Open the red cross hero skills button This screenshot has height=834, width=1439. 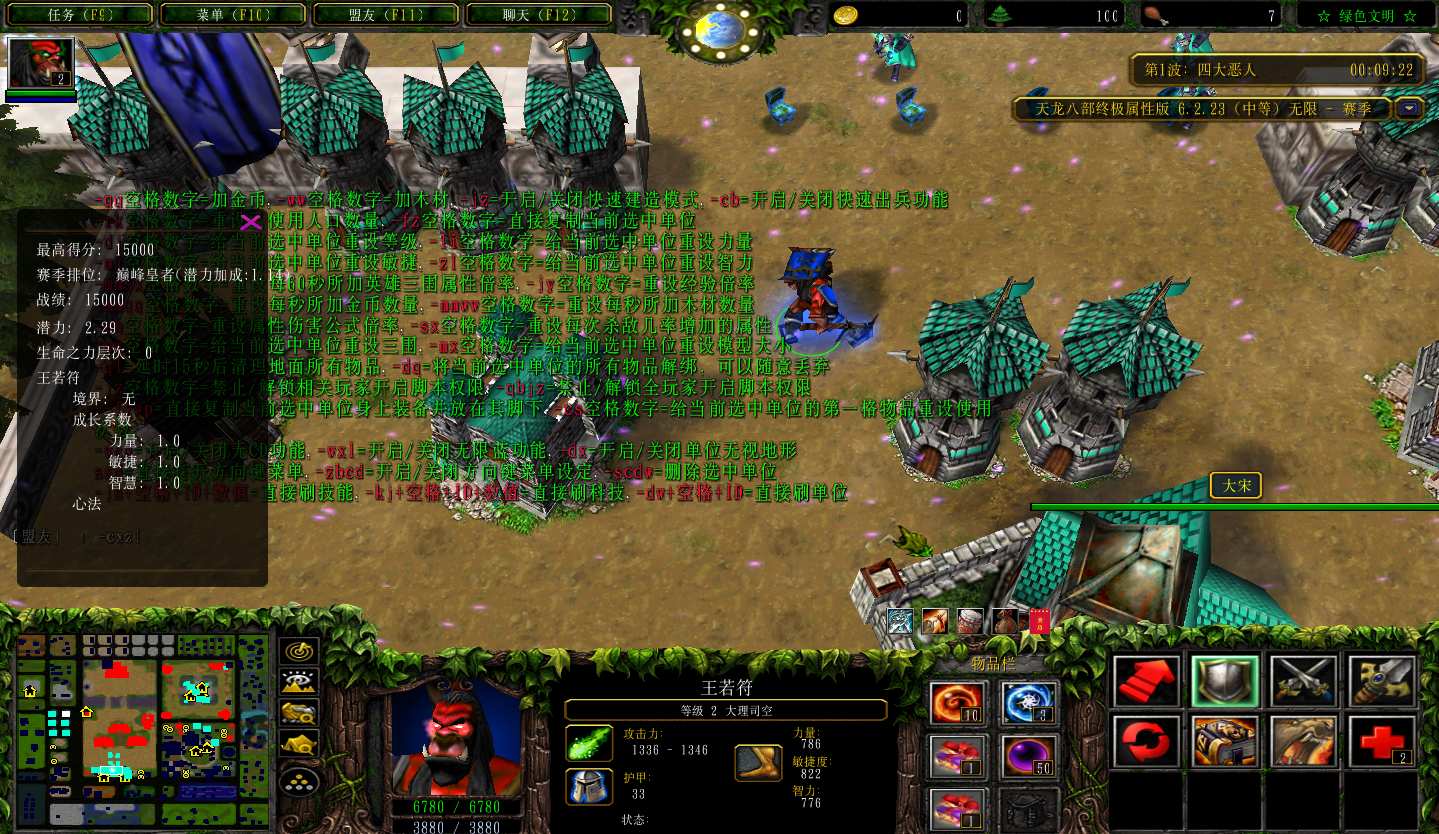coord(1381,742)
